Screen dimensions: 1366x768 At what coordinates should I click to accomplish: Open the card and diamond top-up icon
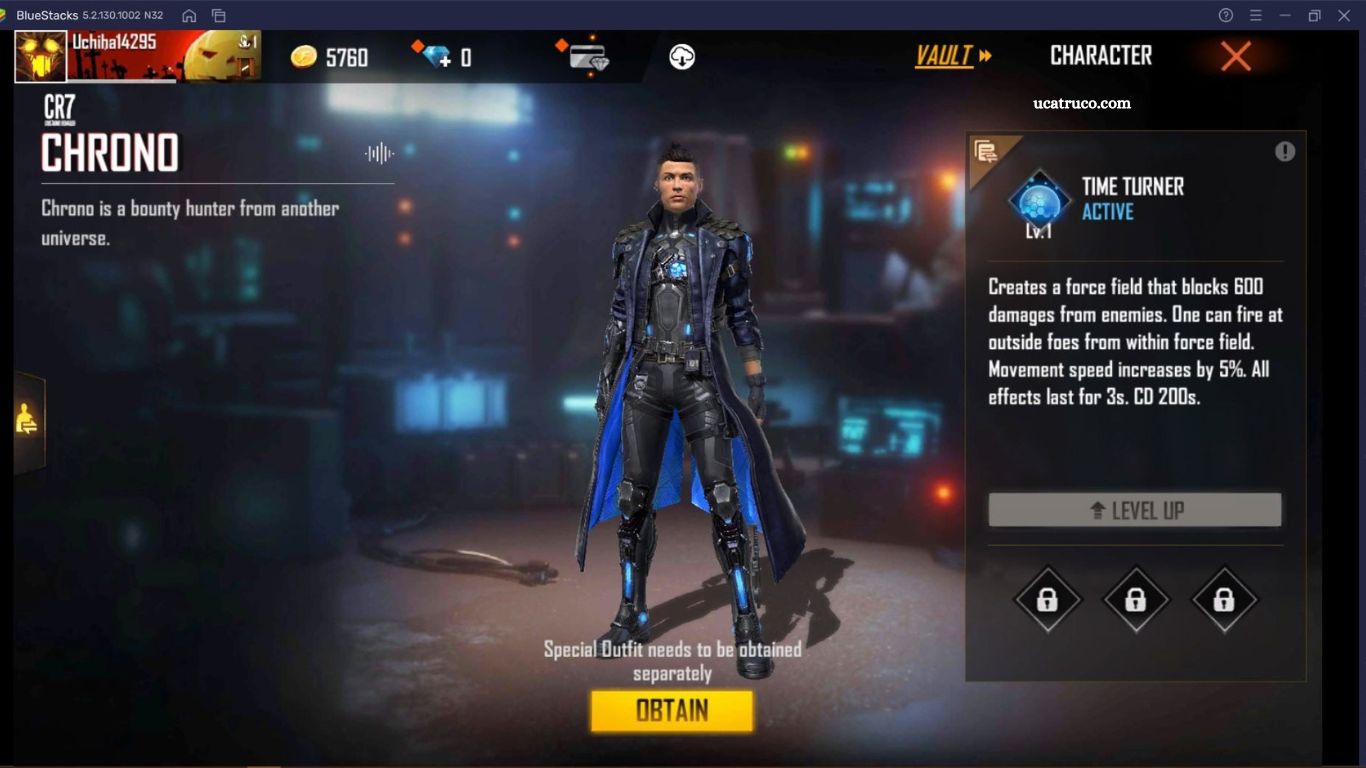pyautogui.click(x=587, y=57)
